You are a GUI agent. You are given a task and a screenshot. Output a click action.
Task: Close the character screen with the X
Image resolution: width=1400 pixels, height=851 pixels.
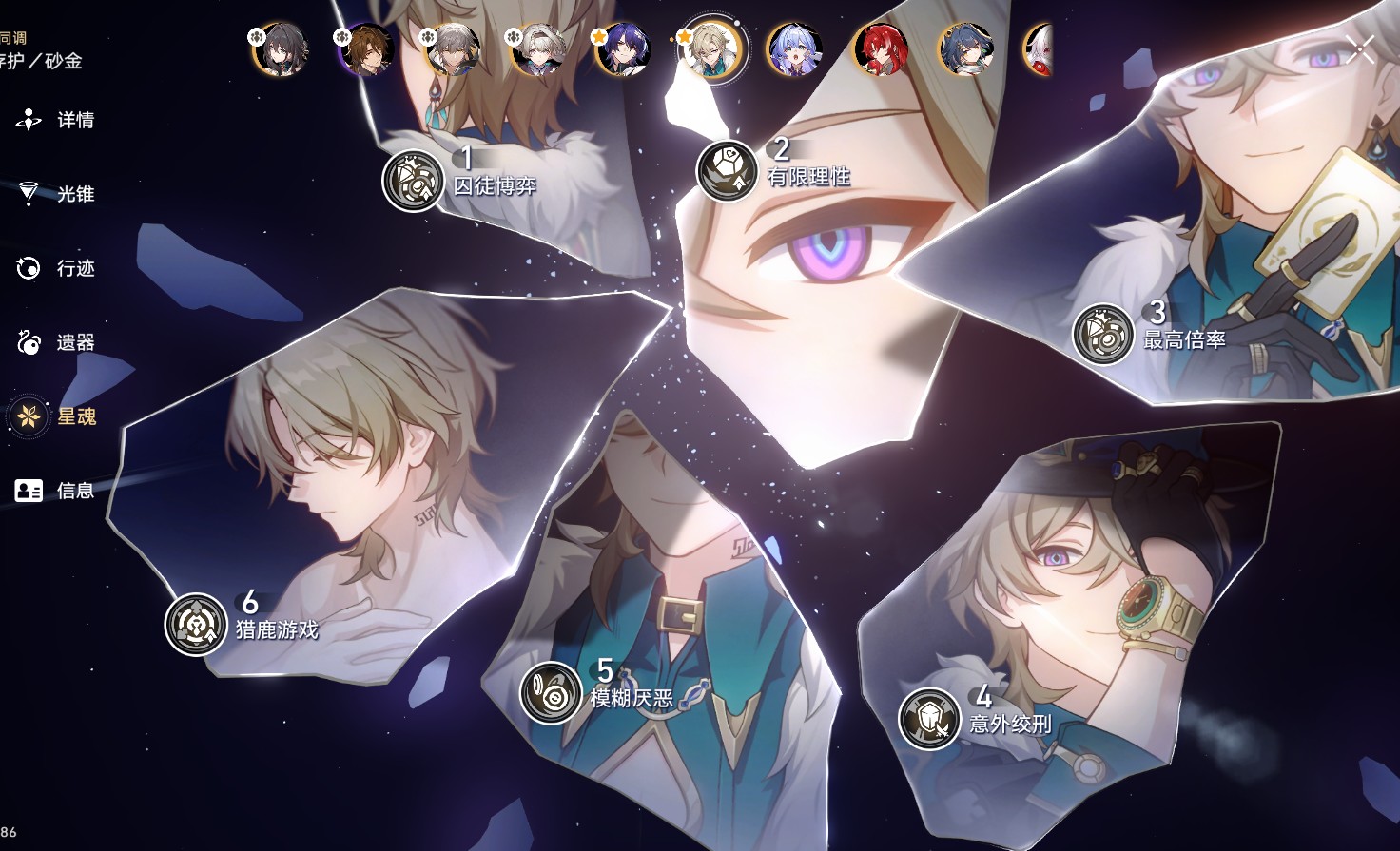click(1360, 49)
